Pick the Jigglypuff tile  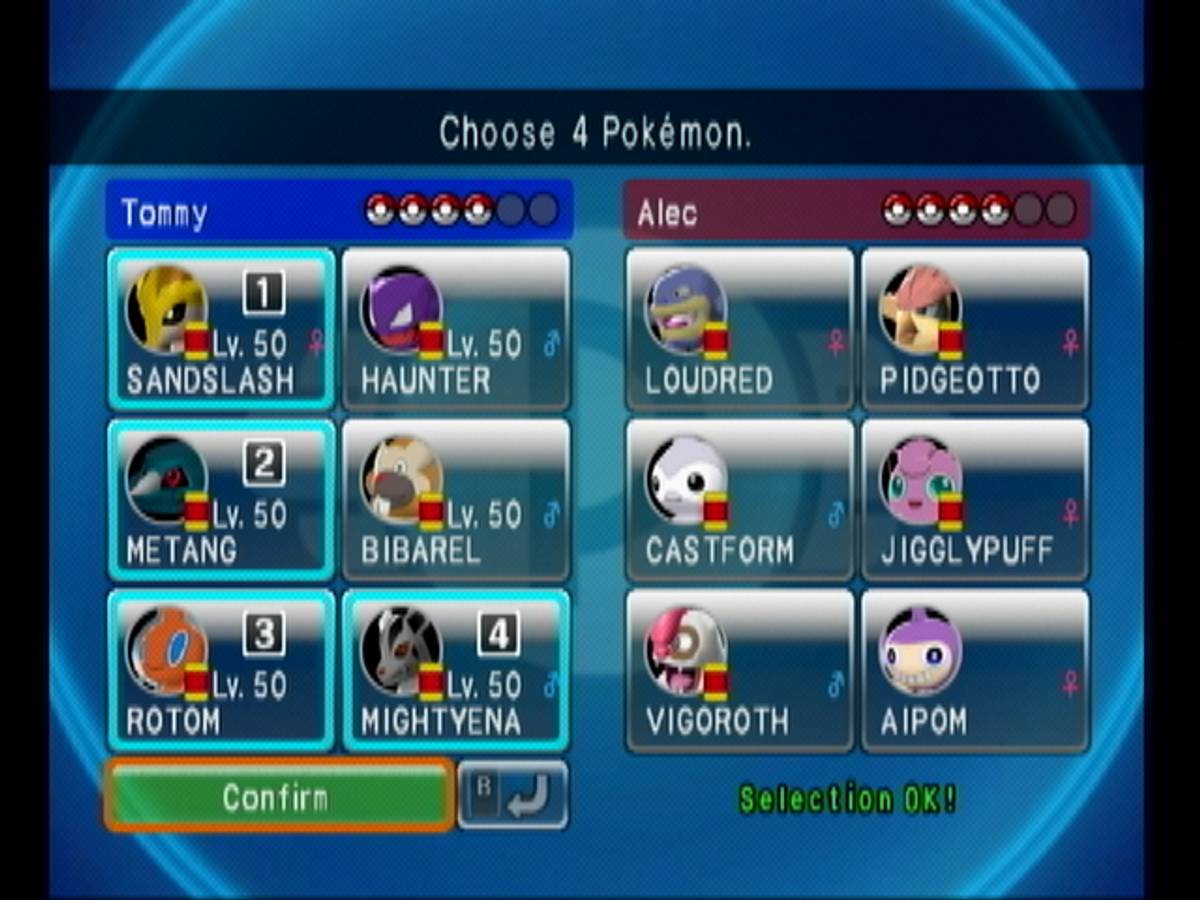pos(975,500)
